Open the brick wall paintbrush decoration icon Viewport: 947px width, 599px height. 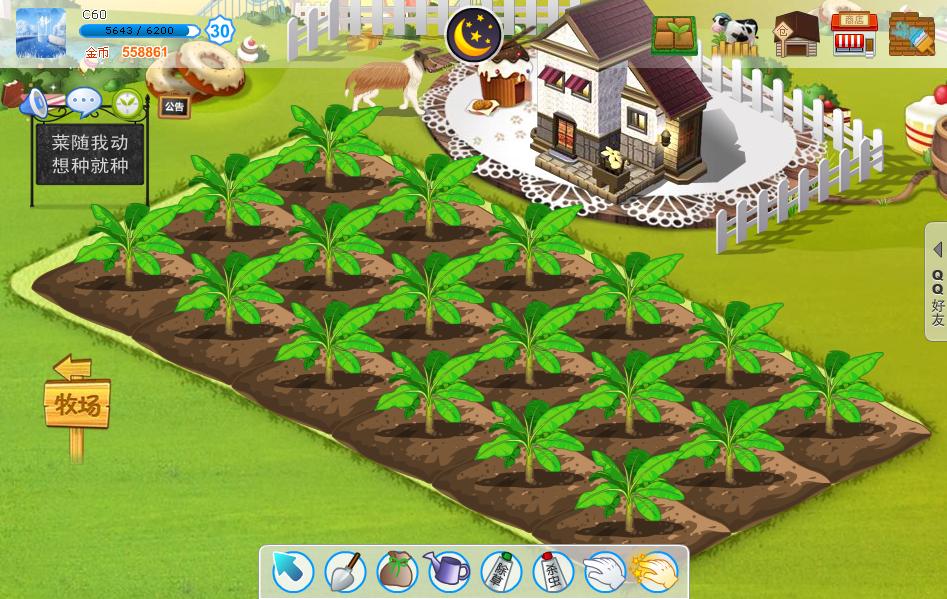(x=911, y=35)
